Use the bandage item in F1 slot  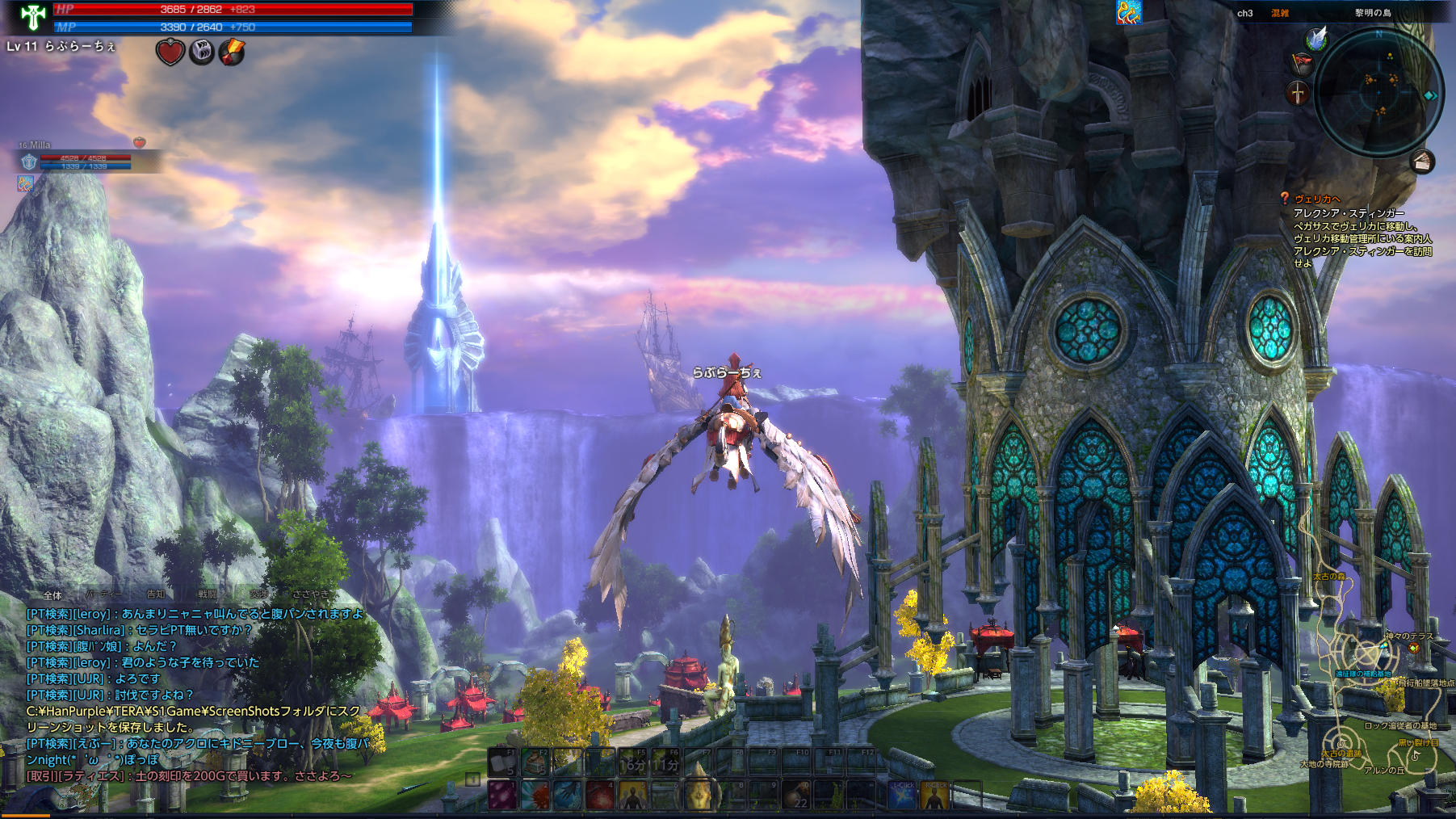coord(501,762)
